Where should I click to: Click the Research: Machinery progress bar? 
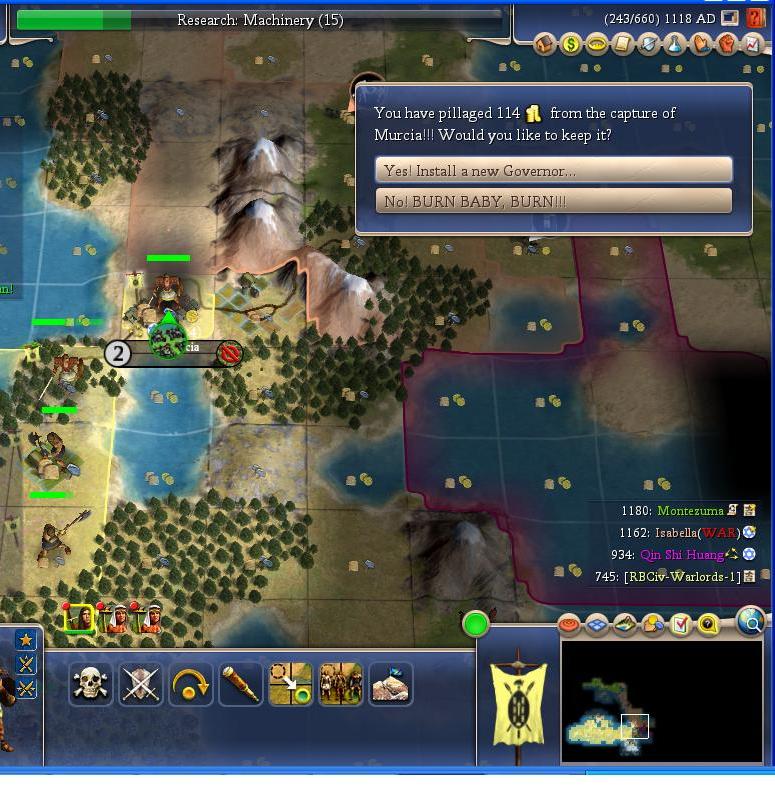tap(259, 20)
